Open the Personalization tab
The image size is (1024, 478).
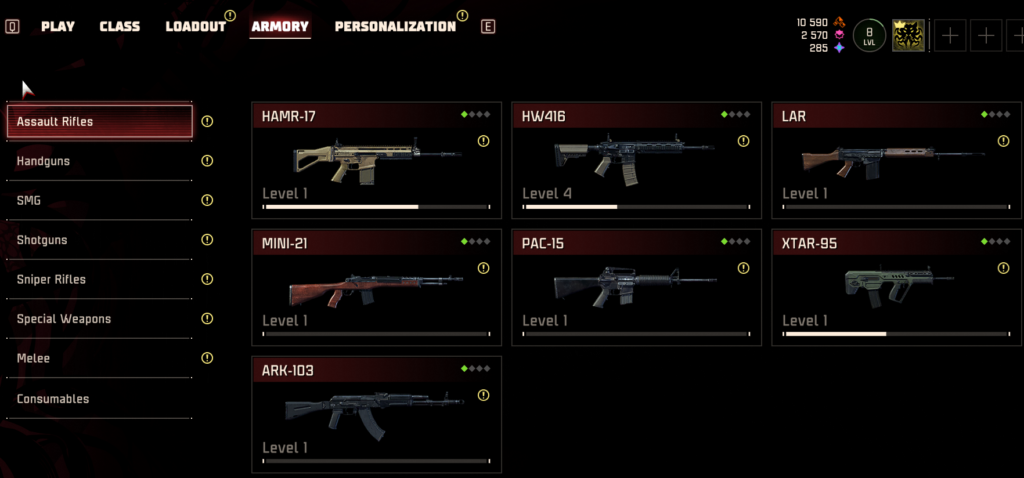395,26
